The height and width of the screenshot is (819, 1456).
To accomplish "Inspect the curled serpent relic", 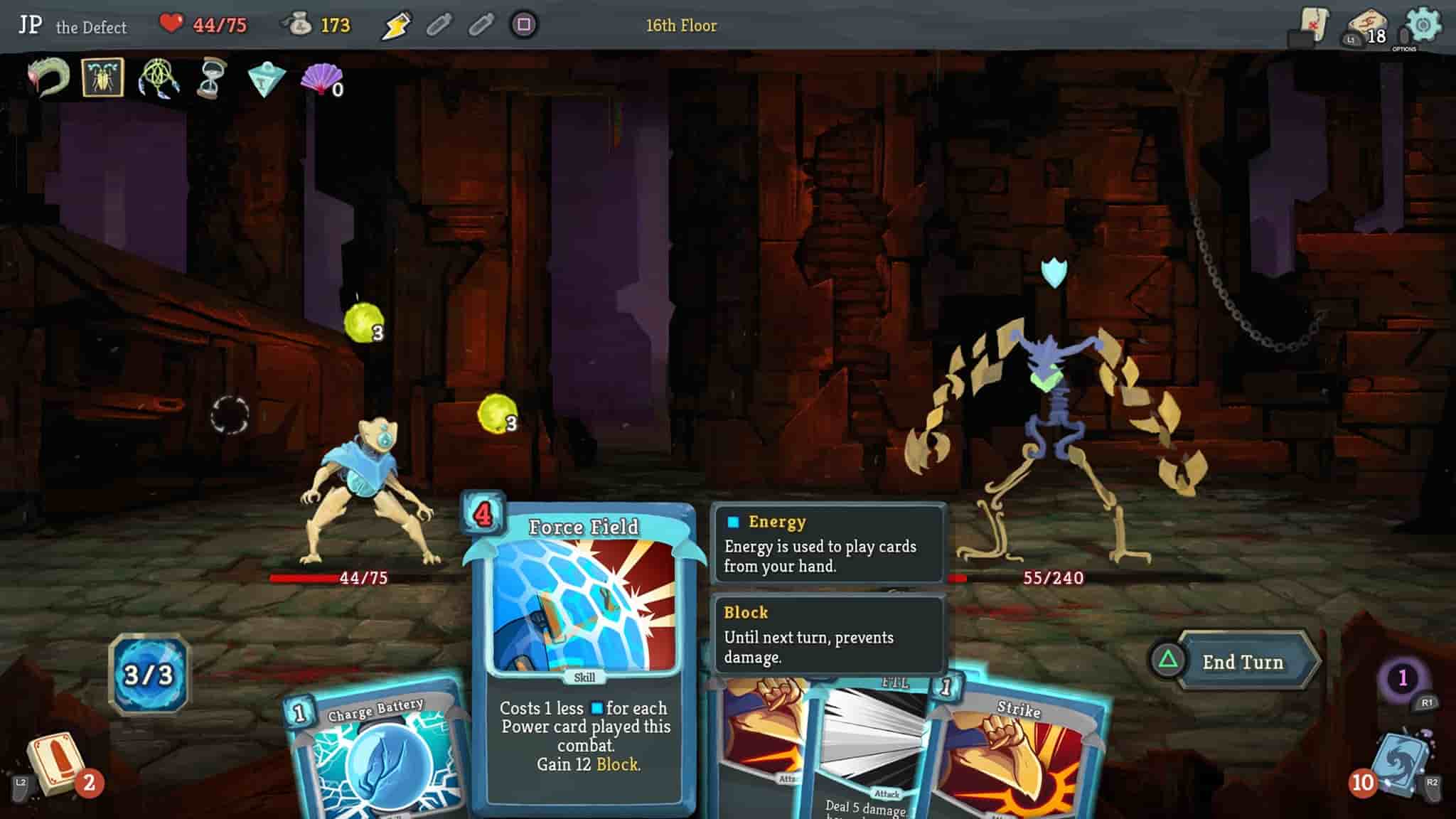I will (48, 77).
